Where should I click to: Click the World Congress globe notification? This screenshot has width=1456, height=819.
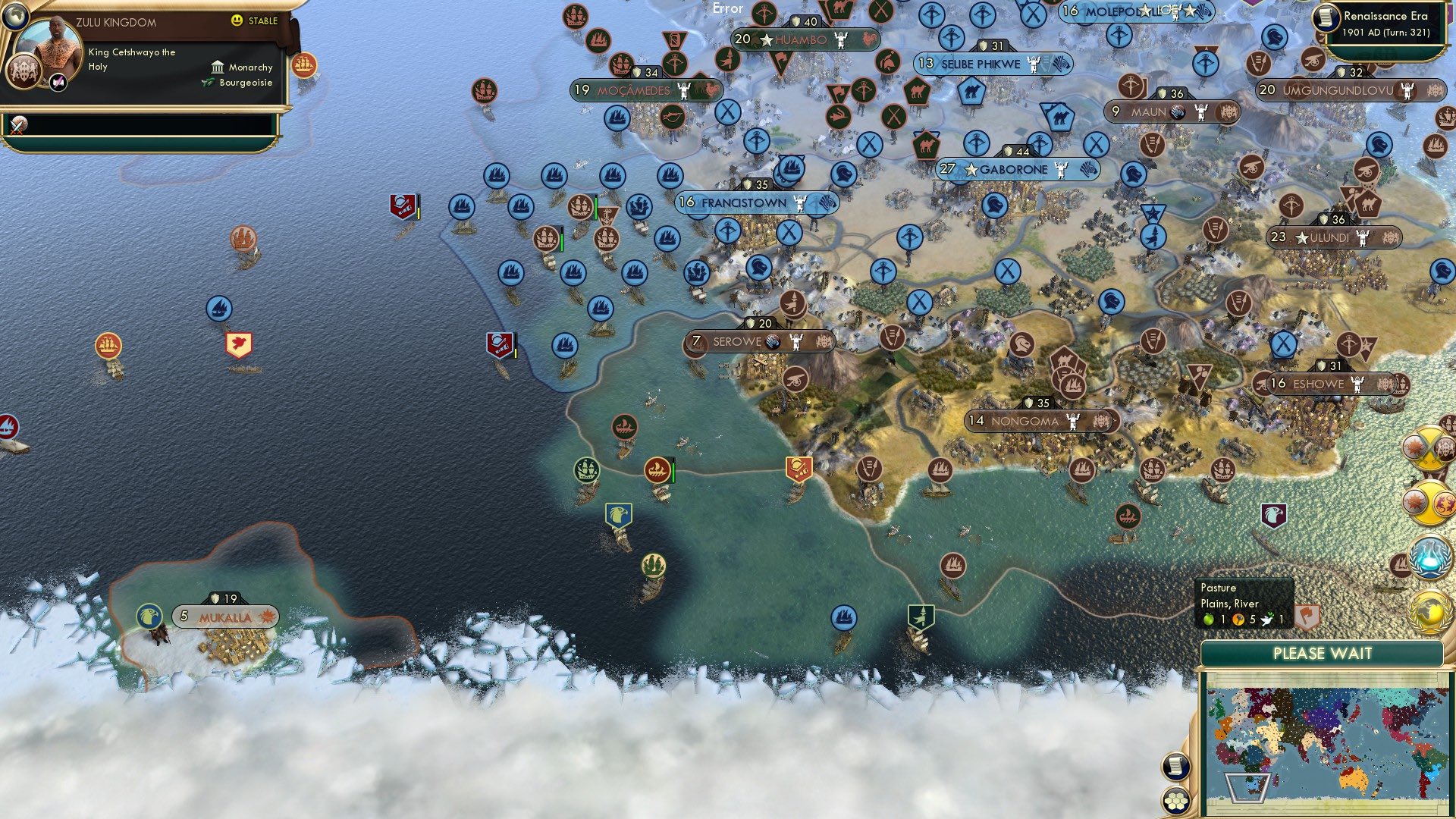(x=1429, y=609)
